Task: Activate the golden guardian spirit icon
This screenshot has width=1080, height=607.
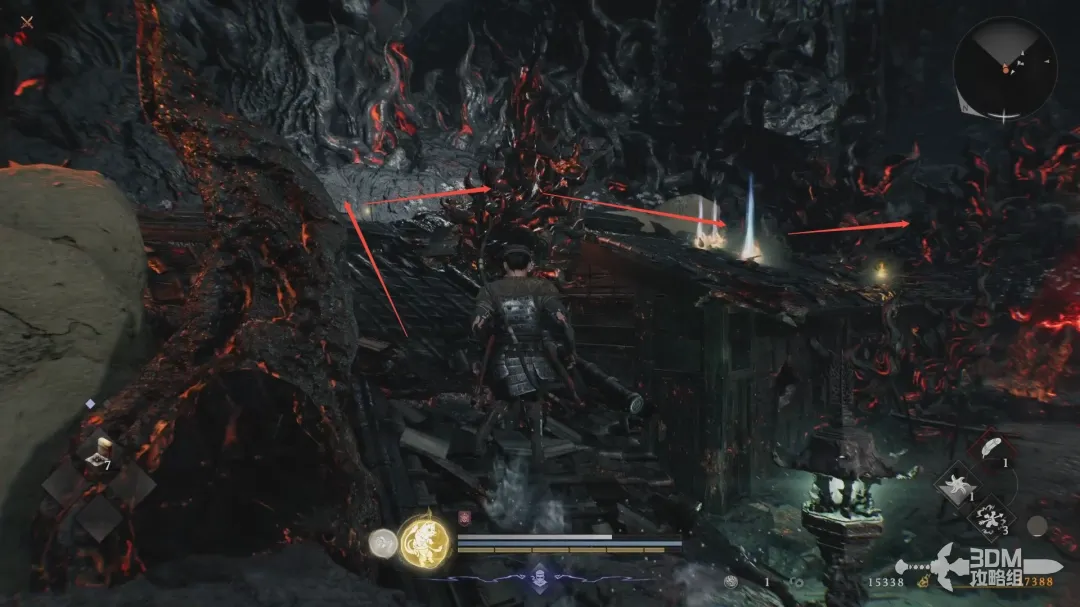Action: [424, 541]
